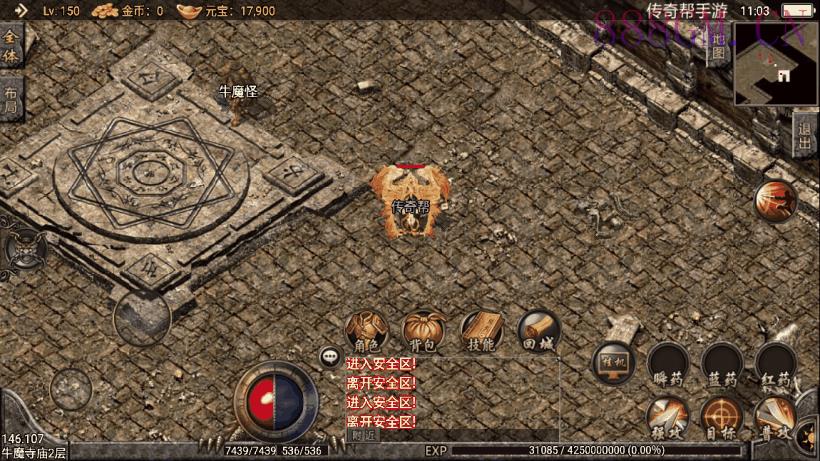Select the 附近 nearby chat channel
Image resolution: width=820 pixels, height=461 pixels.
pyautogui.click(x=364, y=435)
